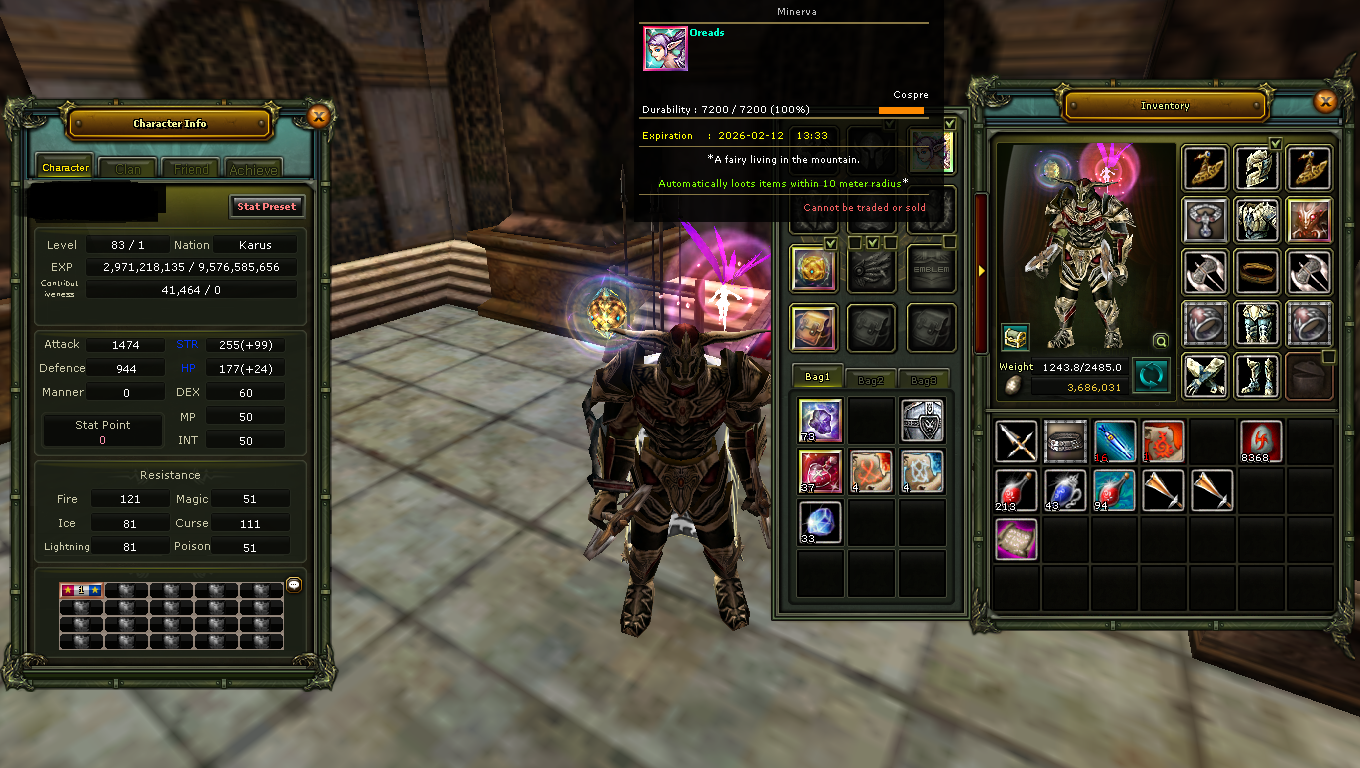This screenshot has height=768, width=1360.
Task: Switch to the Clan tab
Action: click(x=126, y=168)
